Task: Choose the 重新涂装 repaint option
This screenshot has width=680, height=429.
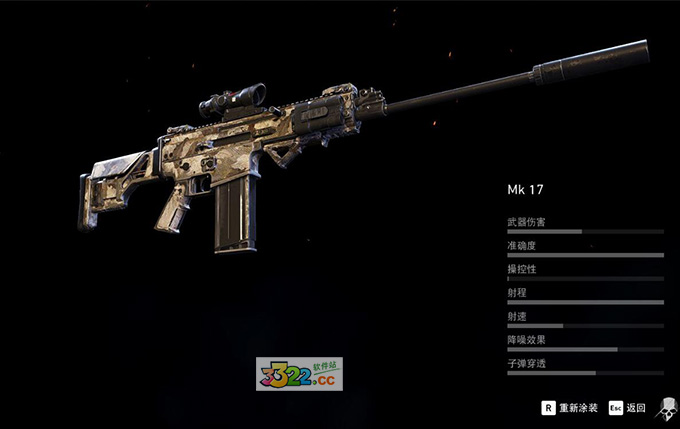Action: (571, 408)
